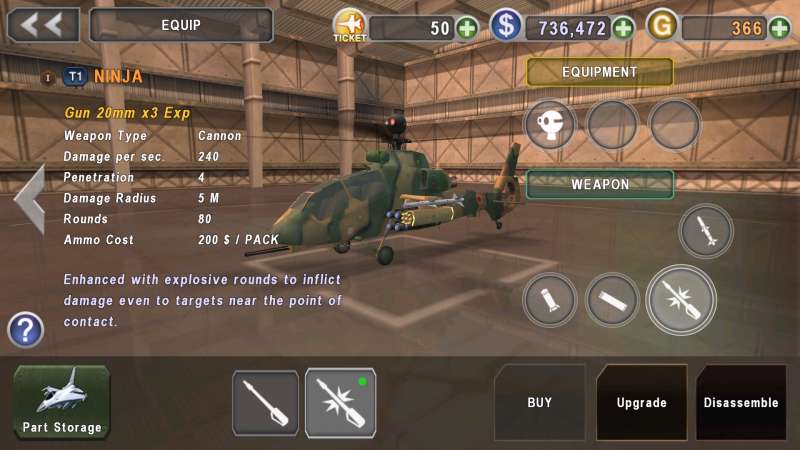Select the cannon shell weapon slot
The image size is (800, 450).
[550, 299]
